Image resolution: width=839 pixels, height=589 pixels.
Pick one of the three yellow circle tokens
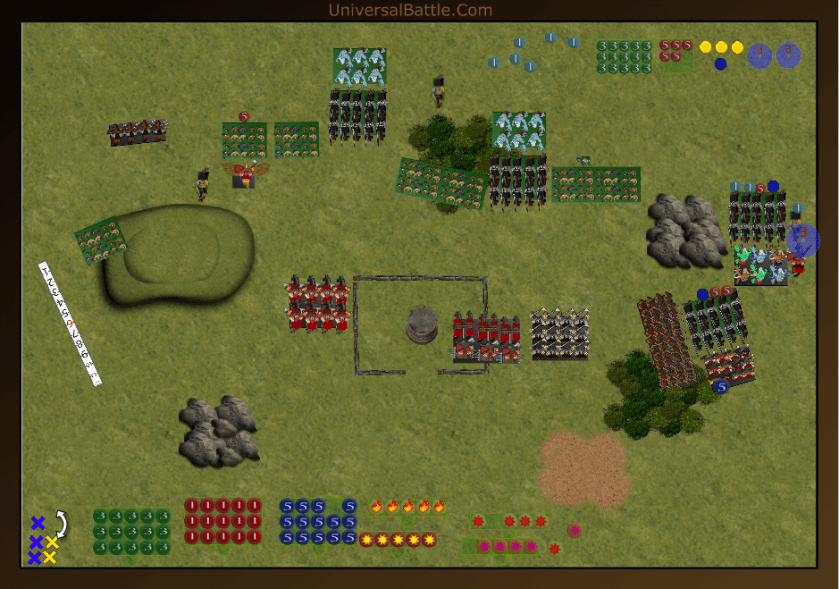[721, 47]
